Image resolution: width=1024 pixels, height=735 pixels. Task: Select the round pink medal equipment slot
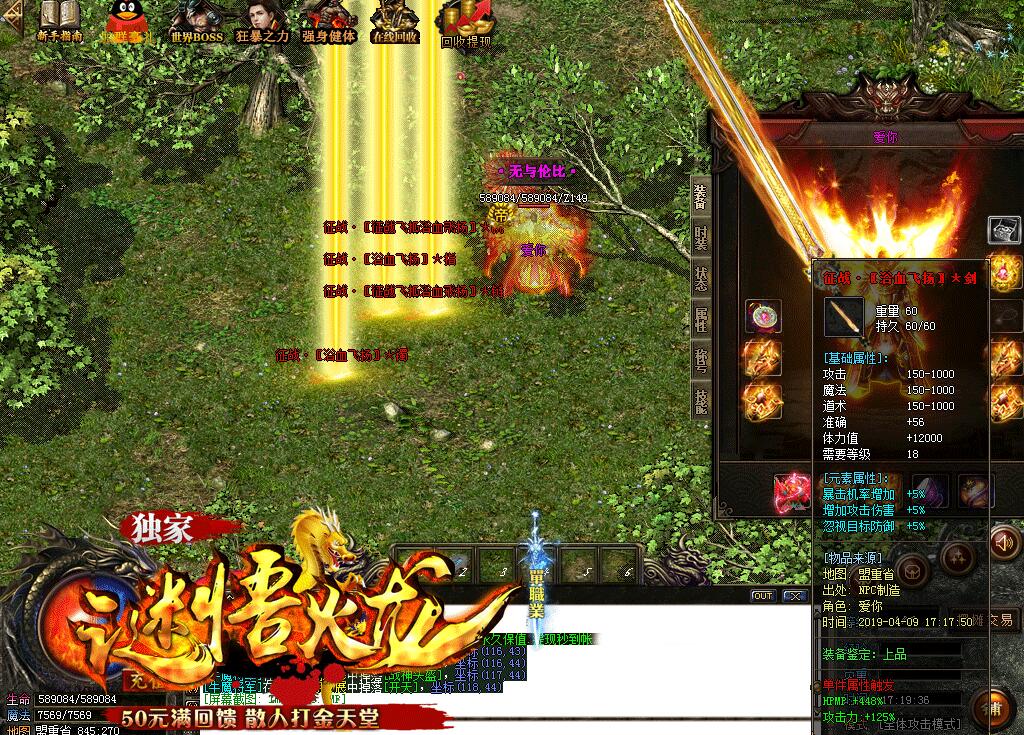[763, 317]
